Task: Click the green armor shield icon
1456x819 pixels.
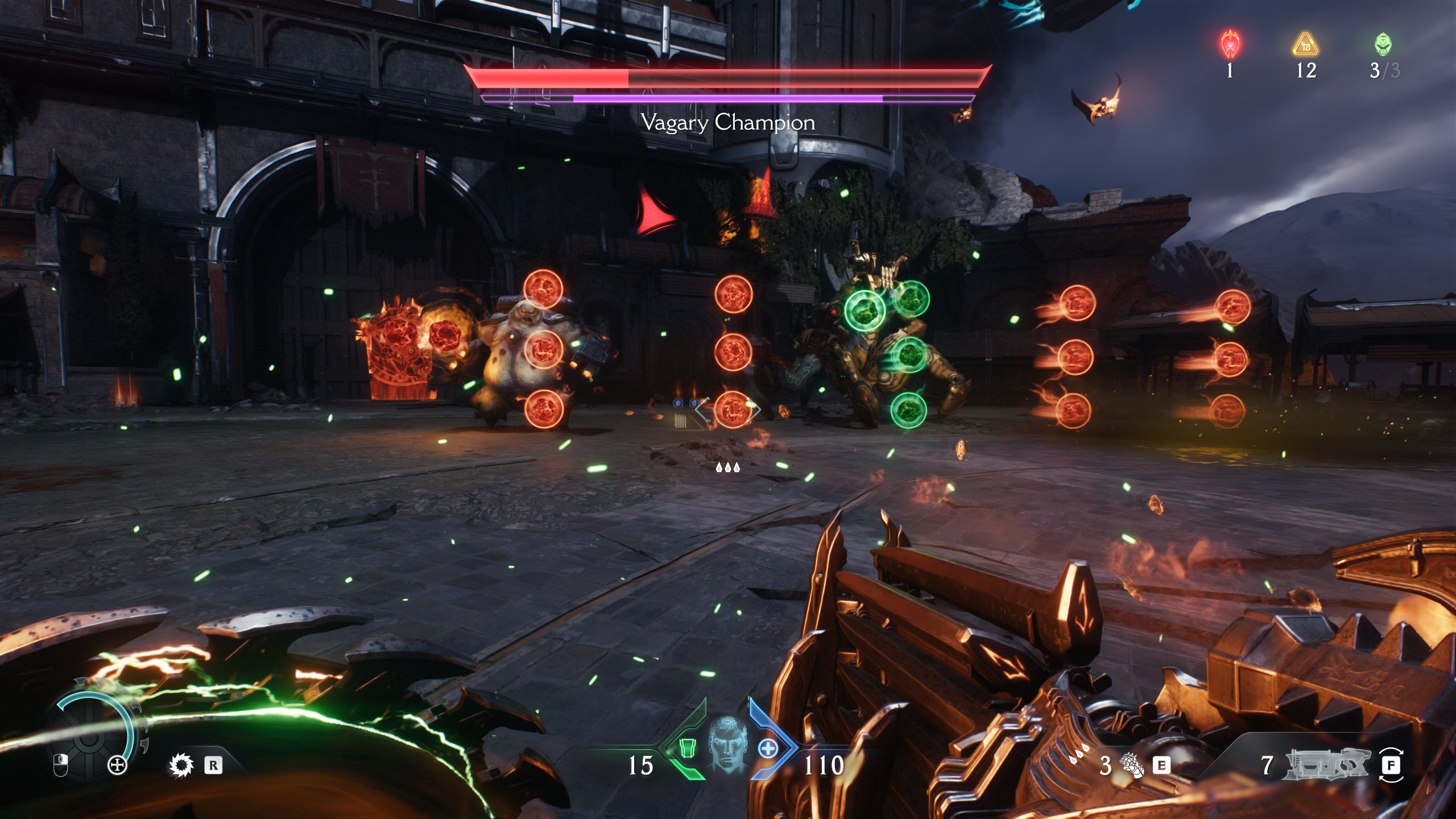Action: click(x=688, y=748)
